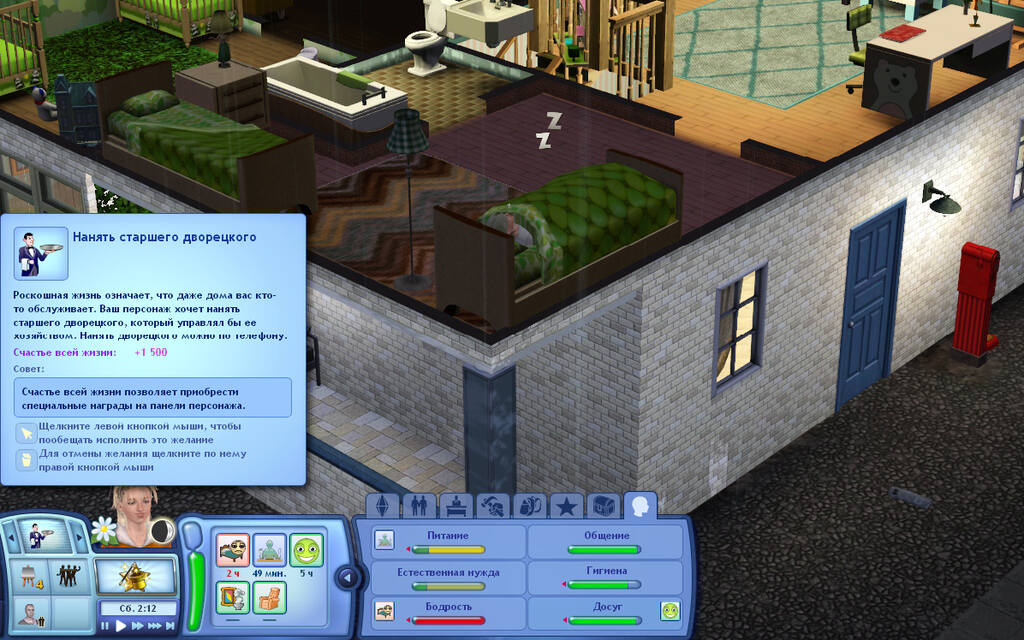Pause the game with the pause button
Image resolution: width=1024 pixels, height=640 pixels.
[x=106, y=626]
